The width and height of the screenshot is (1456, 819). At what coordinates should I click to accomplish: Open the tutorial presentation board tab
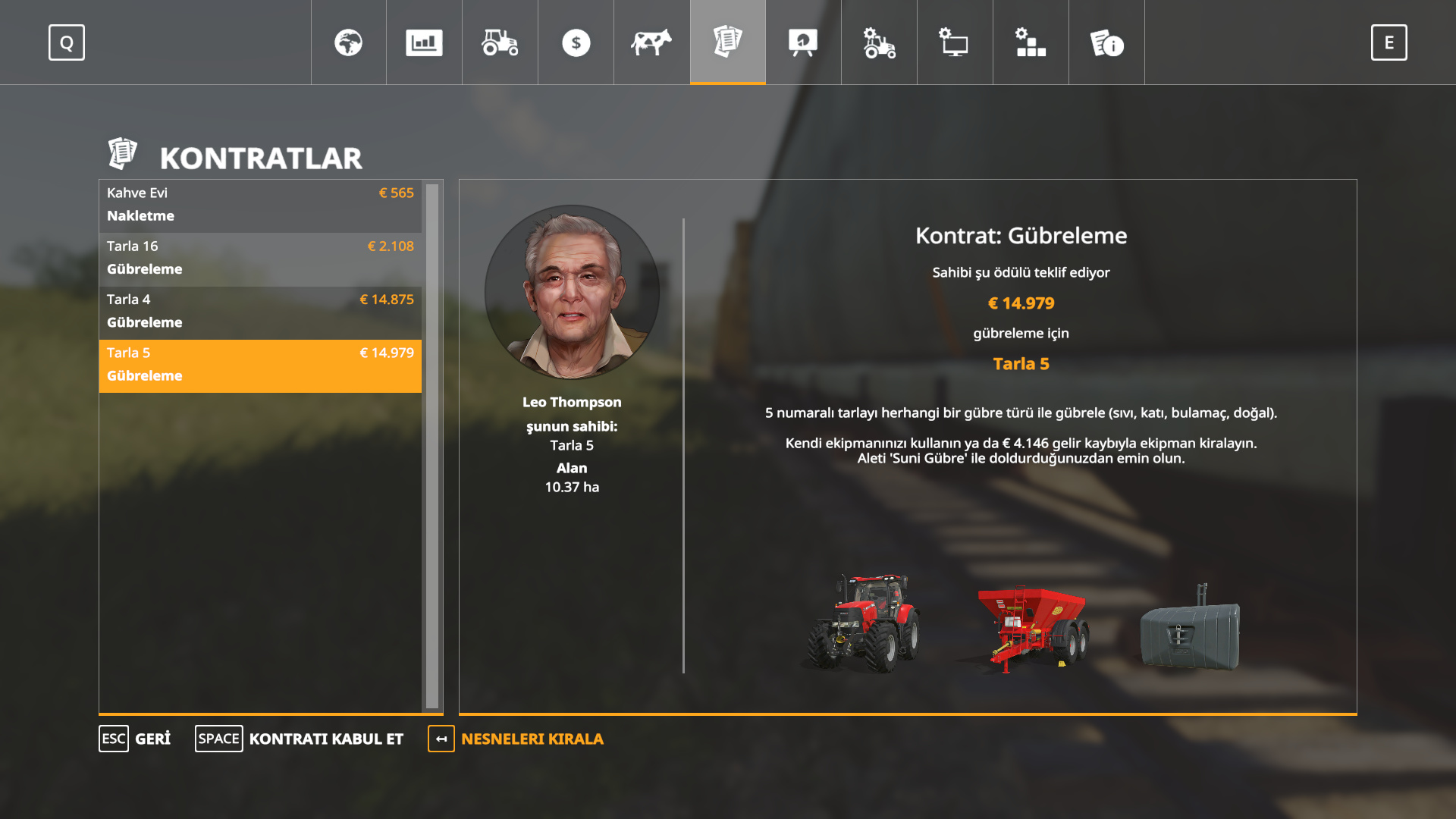pos(803,42)
